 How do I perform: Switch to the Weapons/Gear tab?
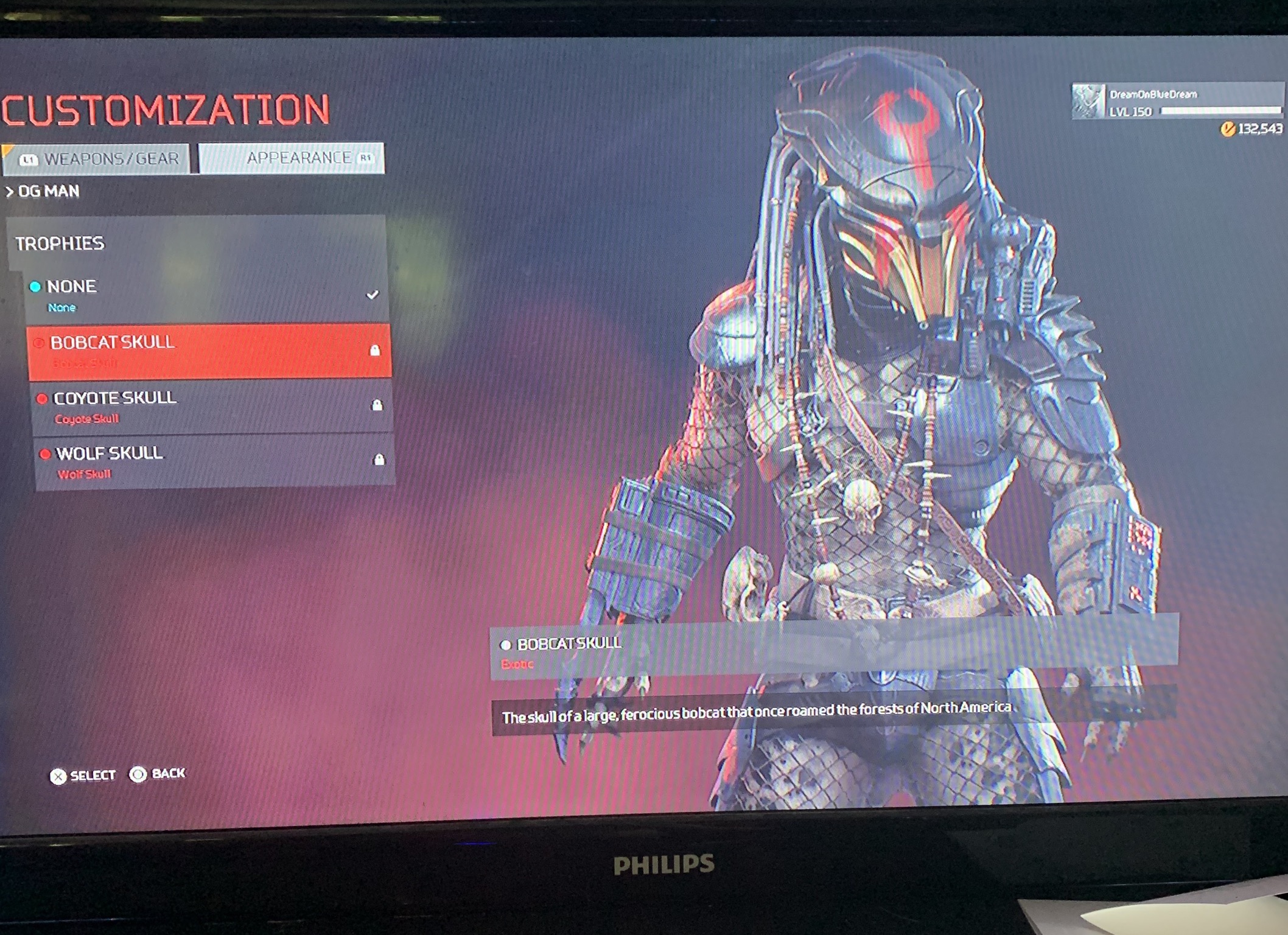[97, 159]
